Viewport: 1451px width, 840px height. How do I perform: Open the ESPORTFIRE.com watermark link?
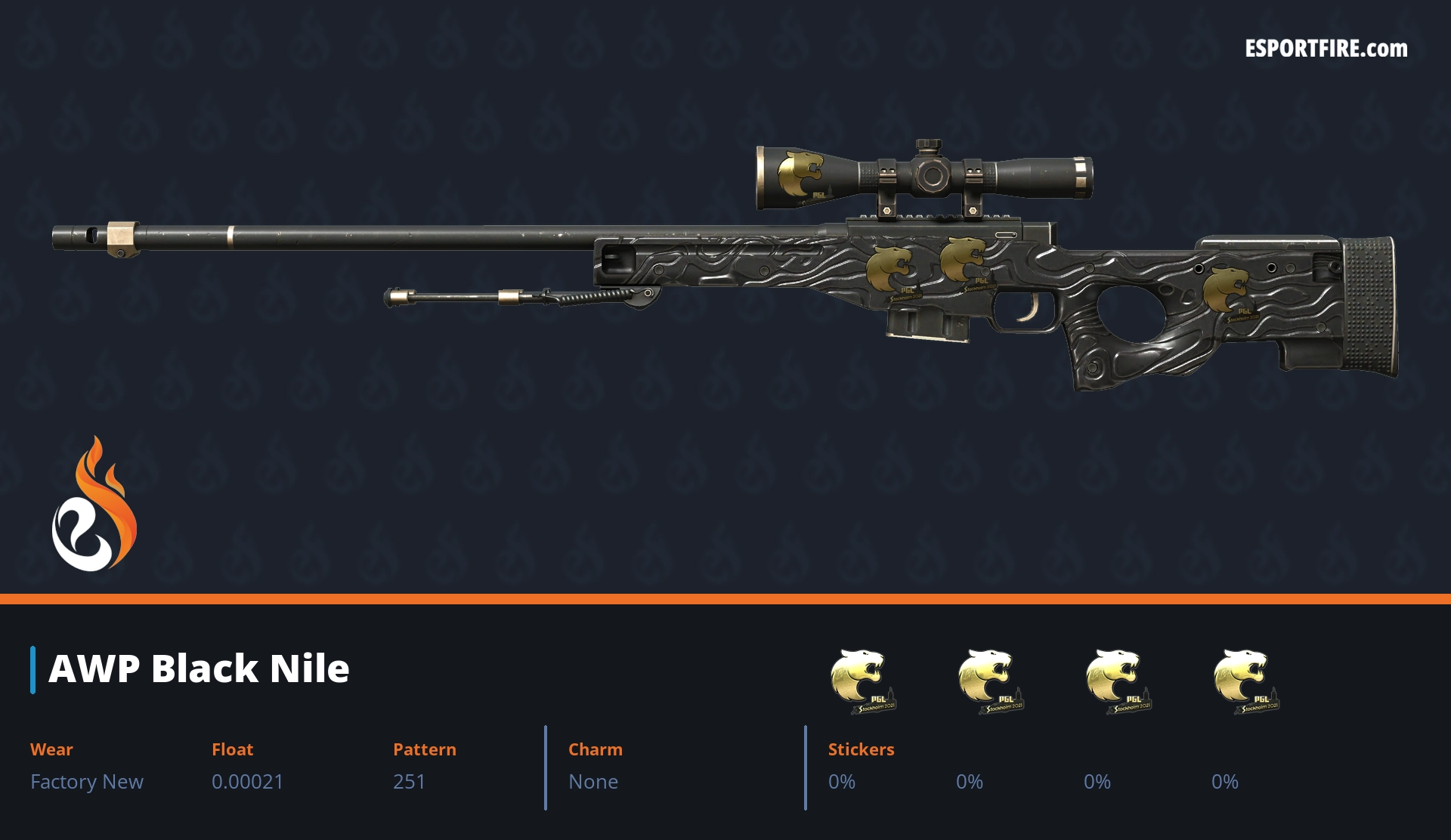[1326, 49]
